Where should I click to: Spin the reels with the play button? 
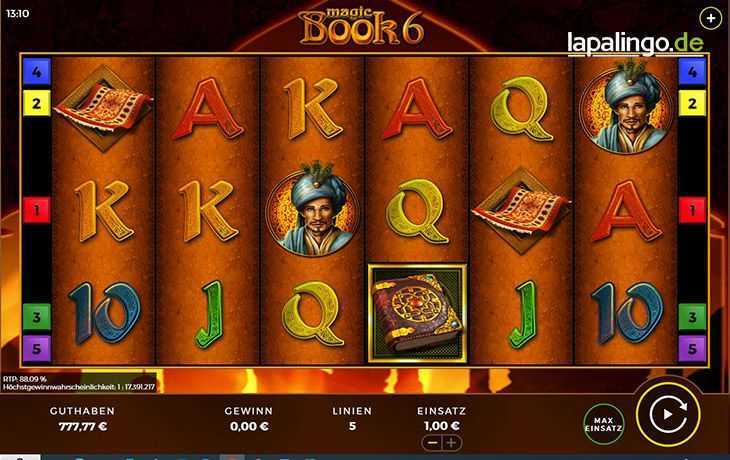(667, 413)
